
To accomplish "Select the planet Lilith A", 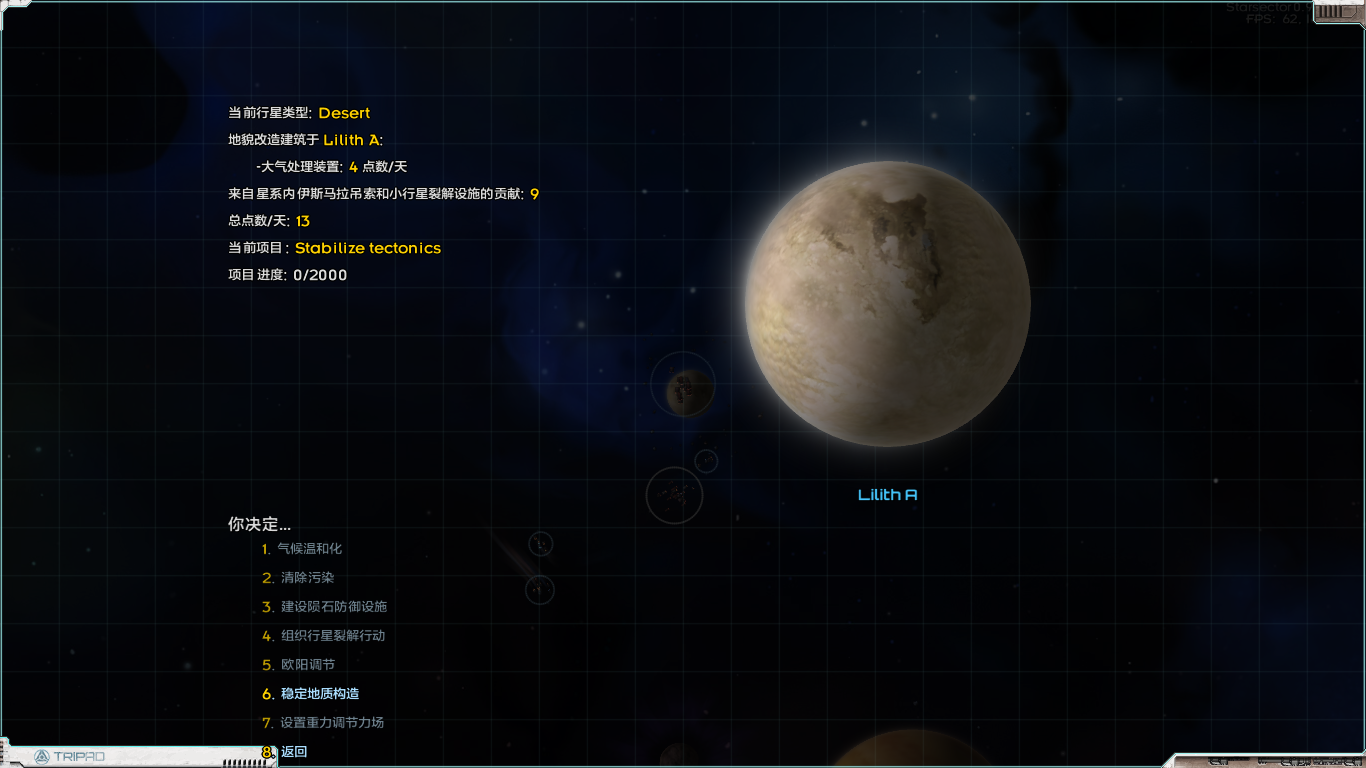I will 889,302.
